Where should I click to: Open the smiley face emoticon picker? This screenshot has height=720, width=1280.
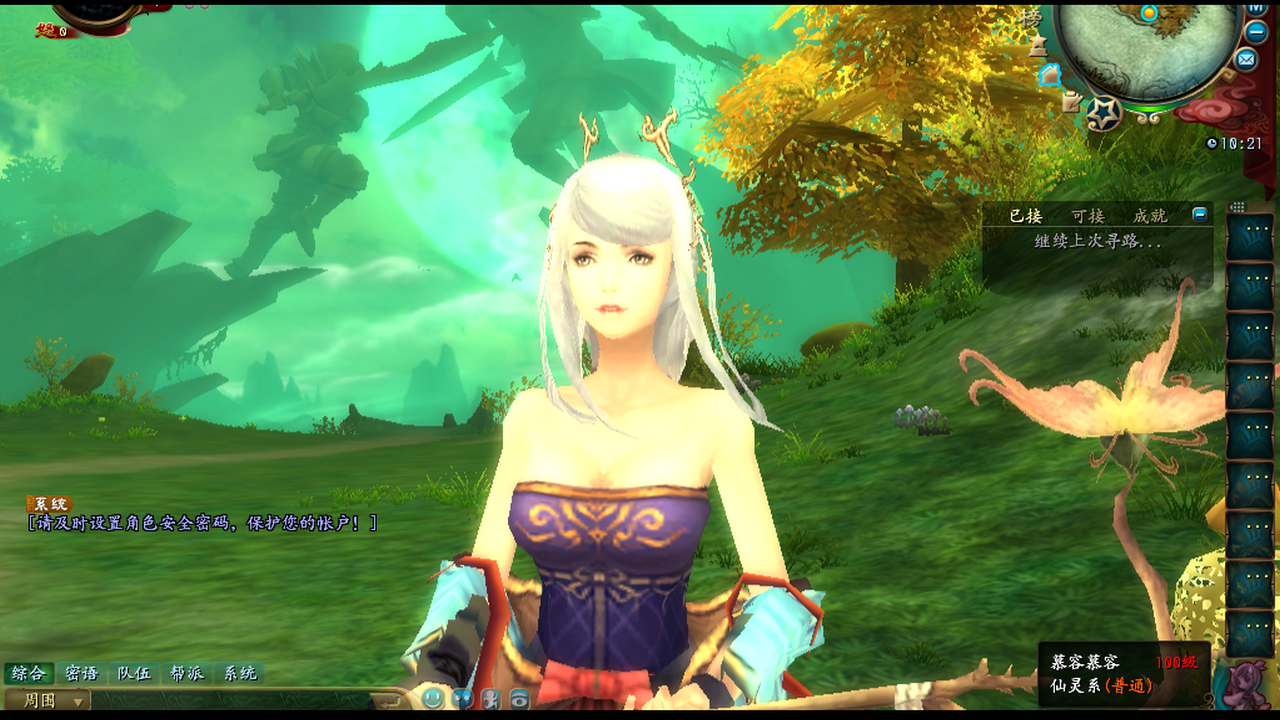click(433, 699)
